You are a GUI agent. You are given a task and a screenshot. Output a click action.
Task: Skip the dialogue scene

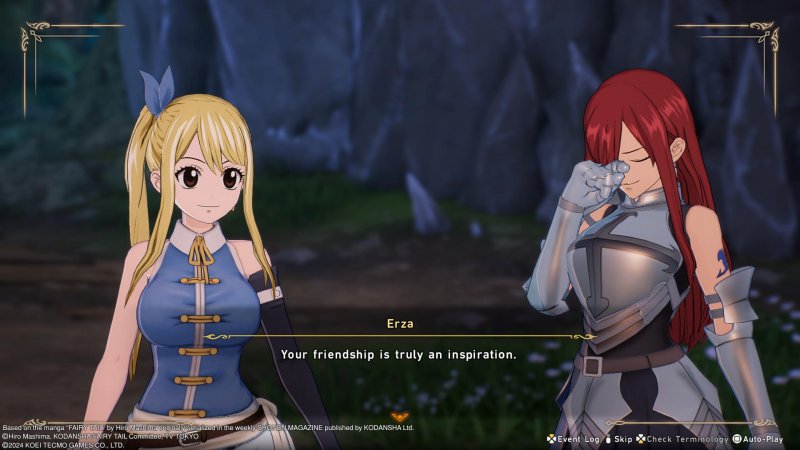pyautogui.click(x=618, y=439)
